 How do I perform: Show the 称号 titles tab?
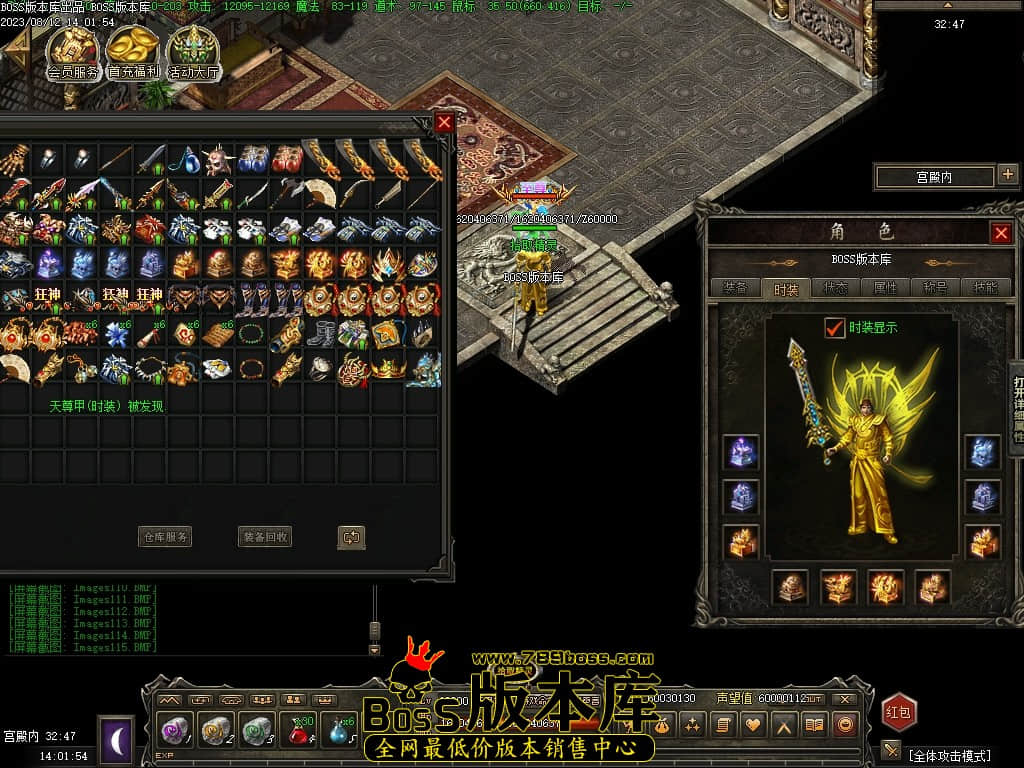[935, 288]
